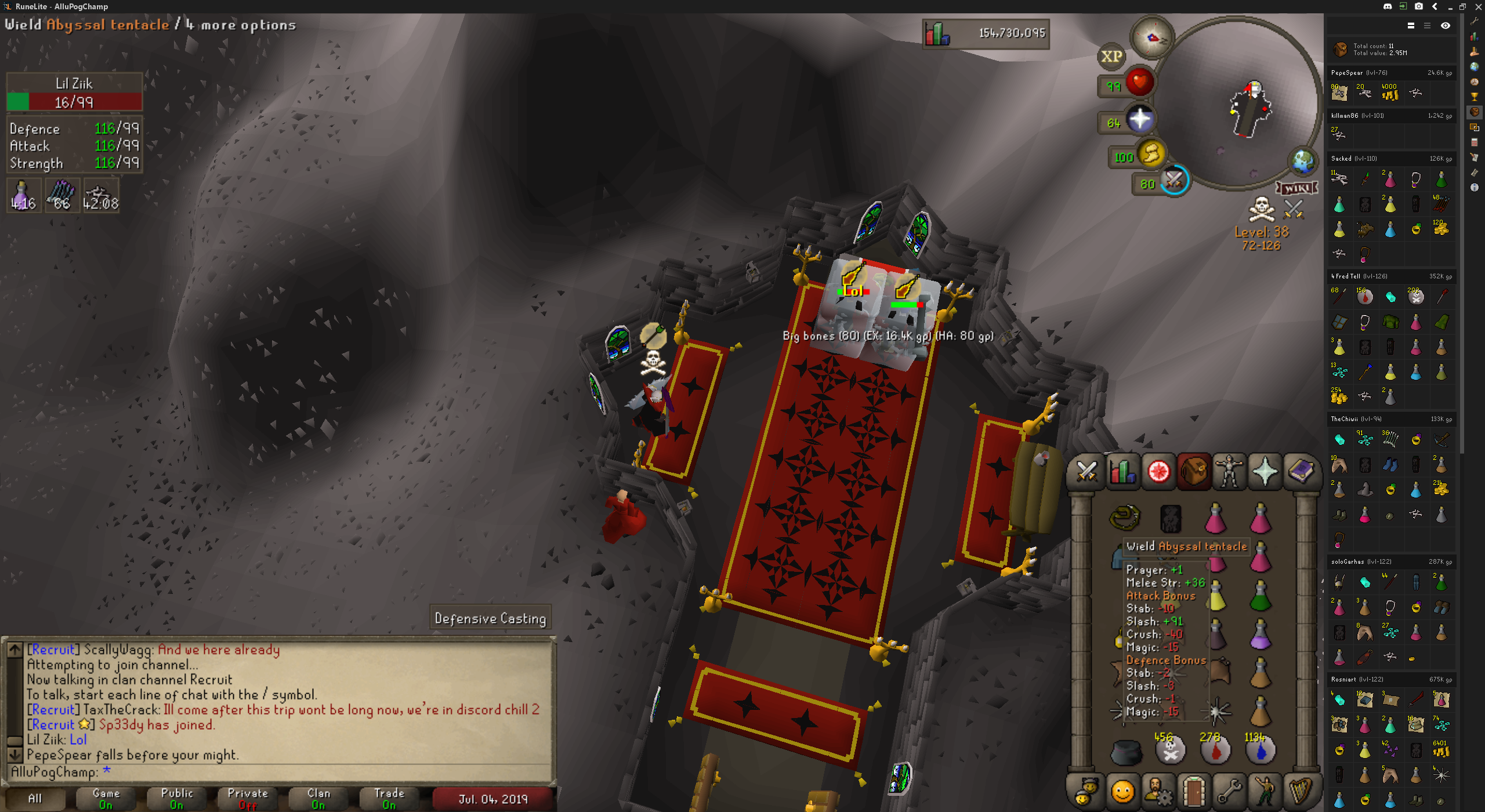Open the Logout door tab
Image resolution: width=1485 pixels, height=812 pixels.
point(1194,791)
